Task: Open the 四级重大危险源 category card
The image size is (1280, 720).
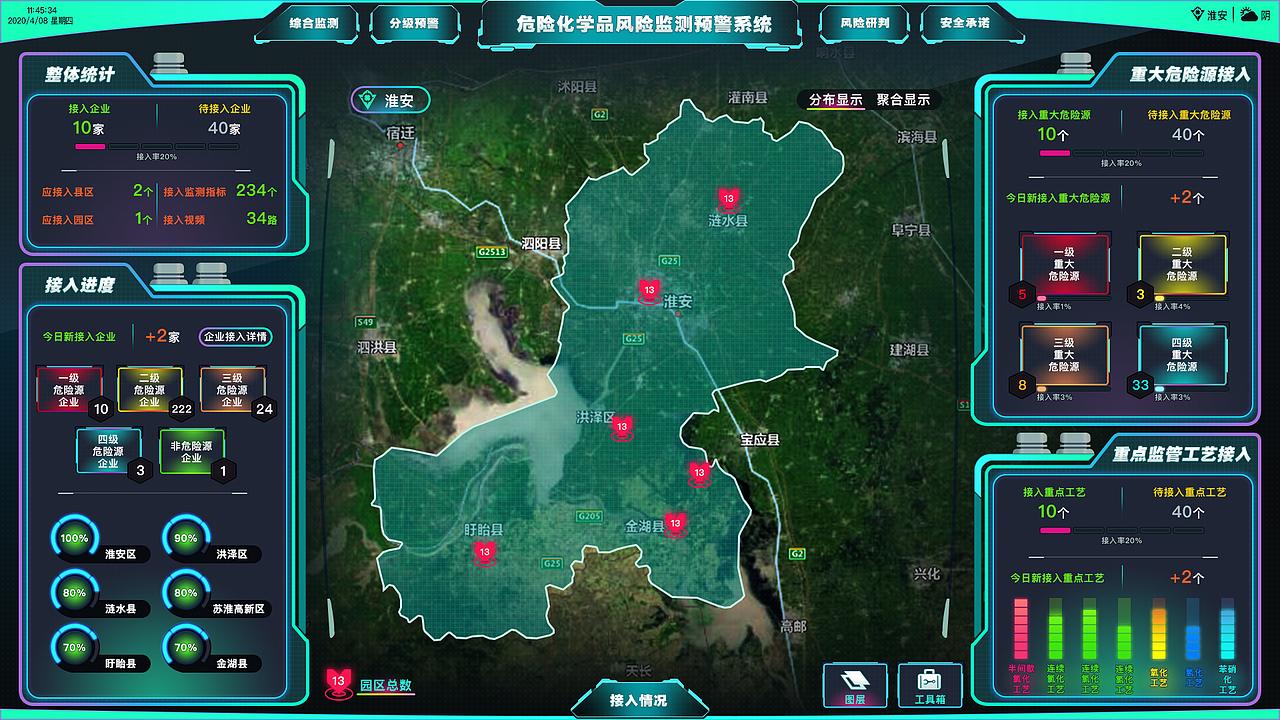Action: click(x=1183, y=355)
